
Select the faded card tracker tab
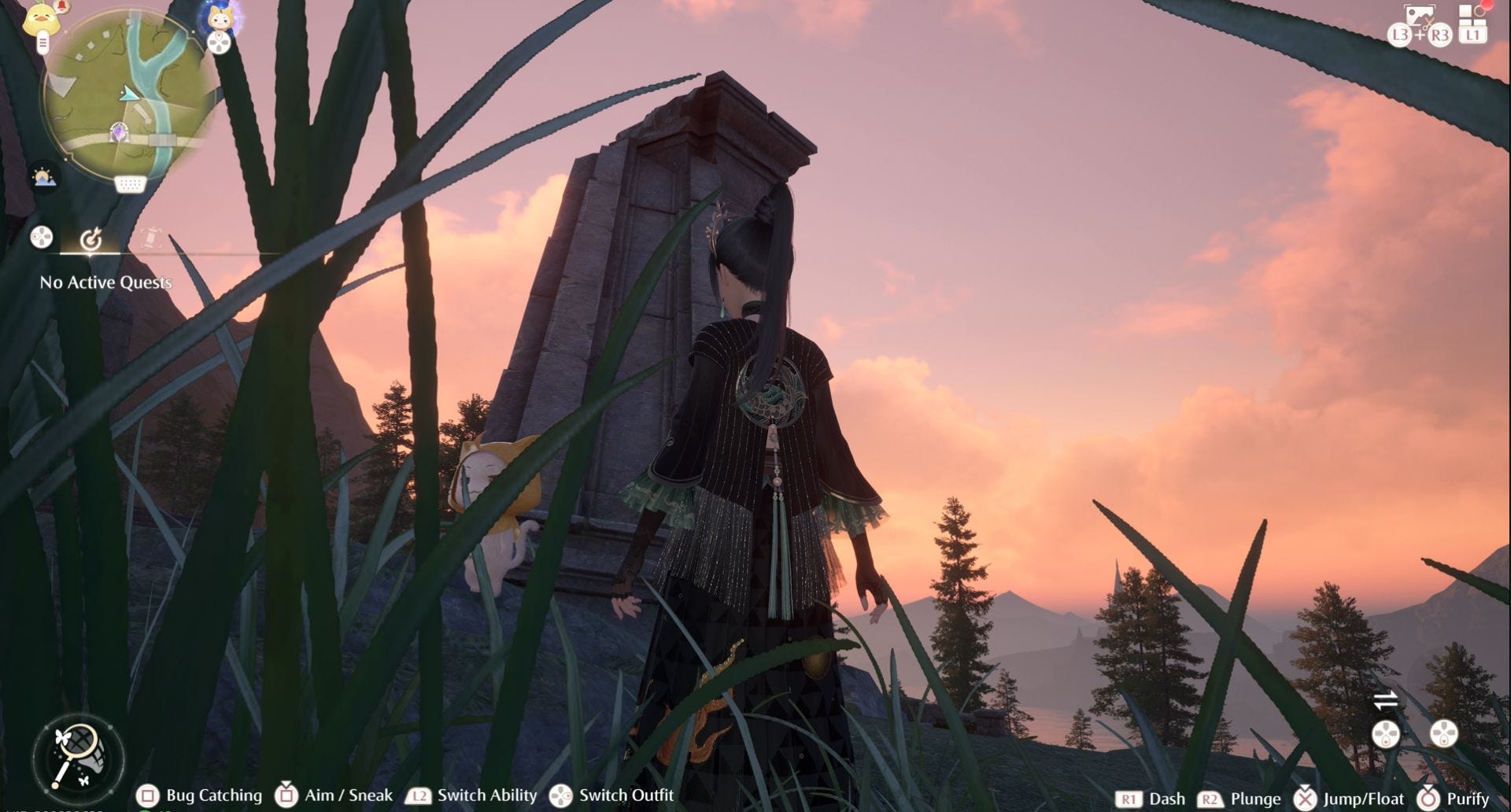150,238
